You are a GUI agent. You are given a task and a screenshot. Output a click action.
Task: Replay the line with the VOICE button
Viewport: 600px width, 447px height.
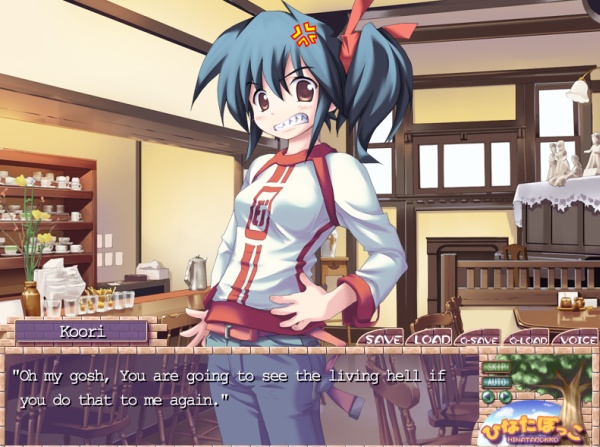pos(575,338)
